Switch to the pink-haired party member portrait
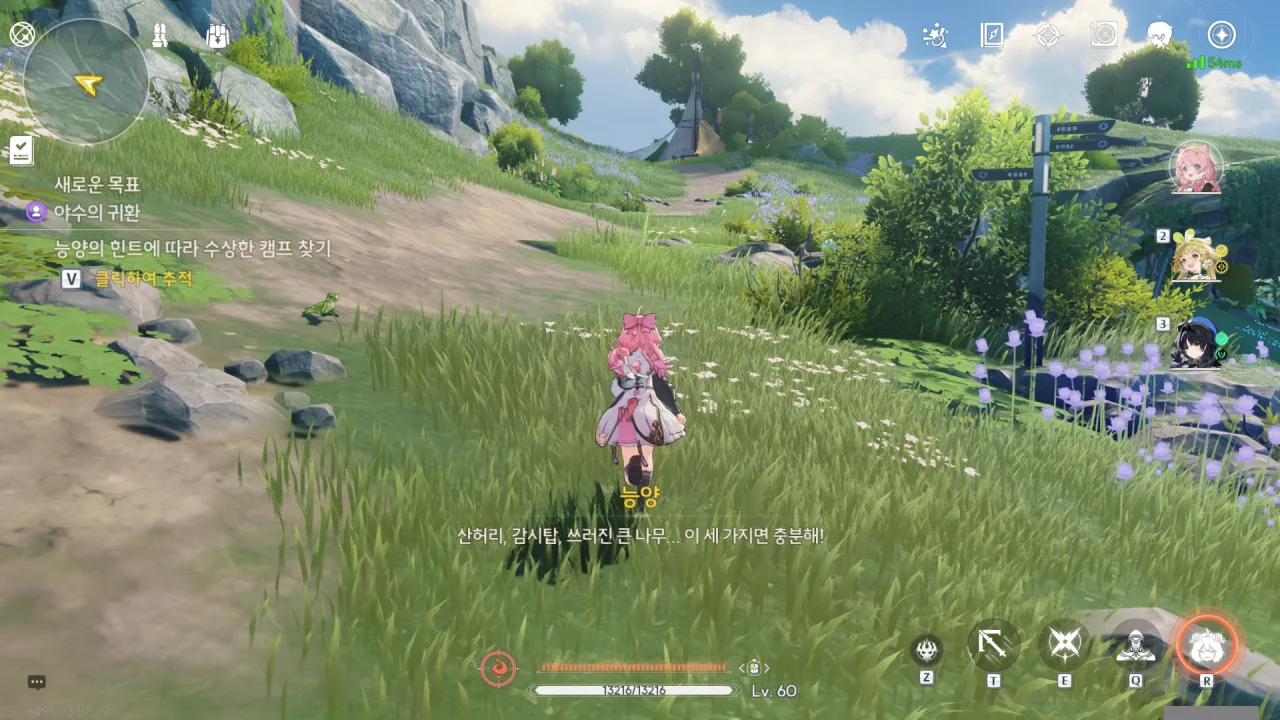This screenshot has height=720, width=1280. click(1196, 169)
